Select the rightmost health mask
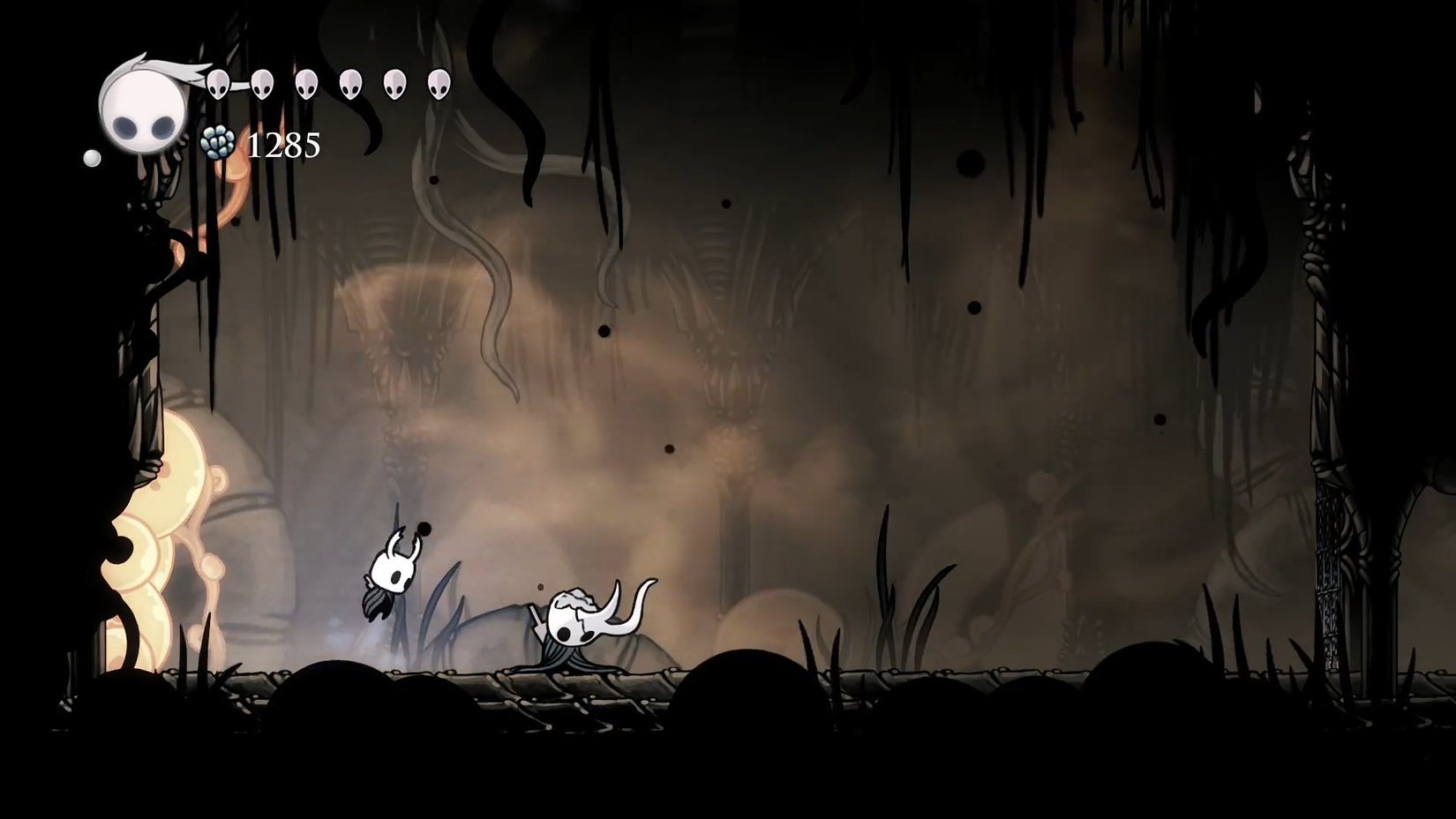The width and height of the screenshot is (1456, 819). pyautogui.click(x=439, y=86)
